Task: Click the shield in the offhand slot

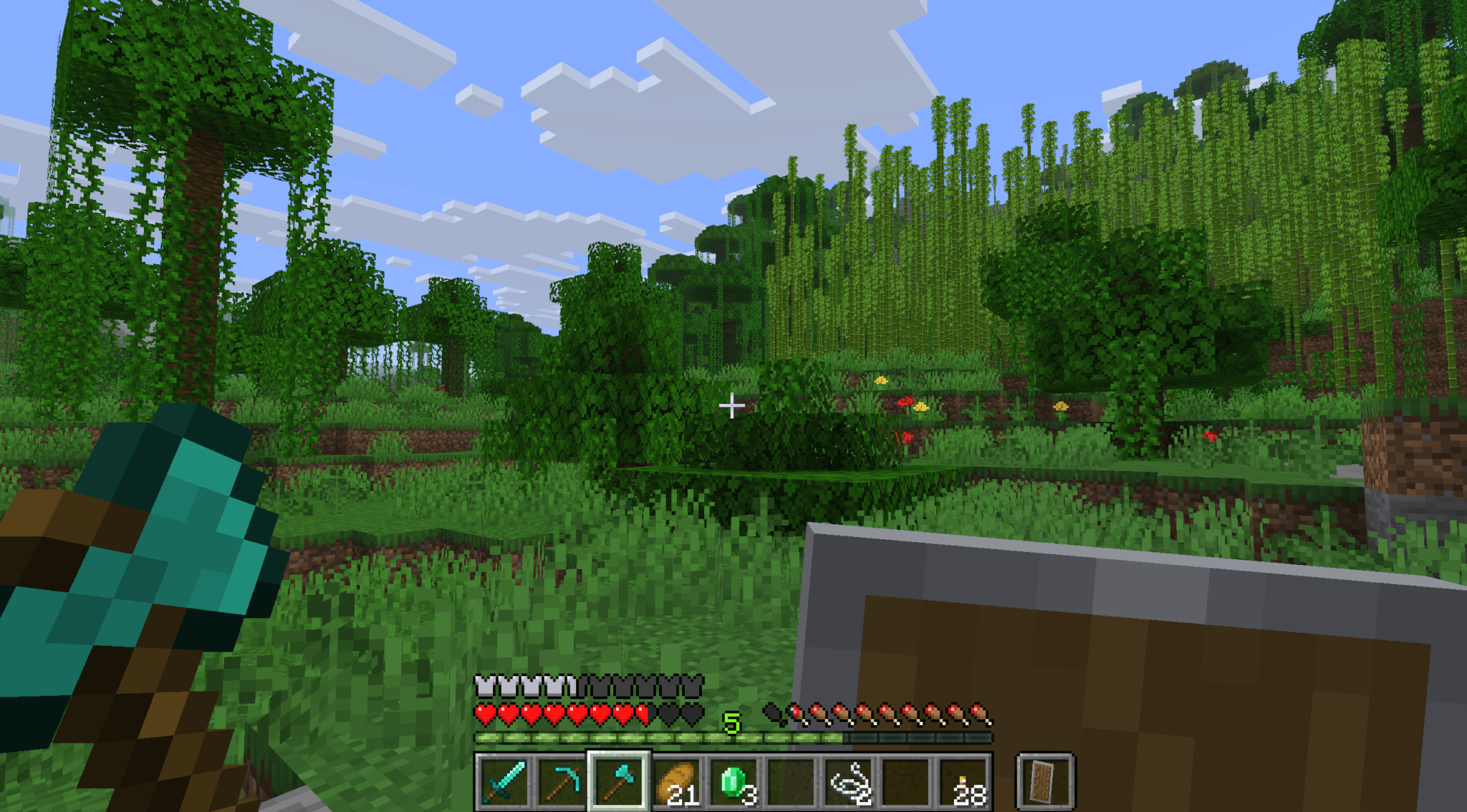Action: (1046, 782)
